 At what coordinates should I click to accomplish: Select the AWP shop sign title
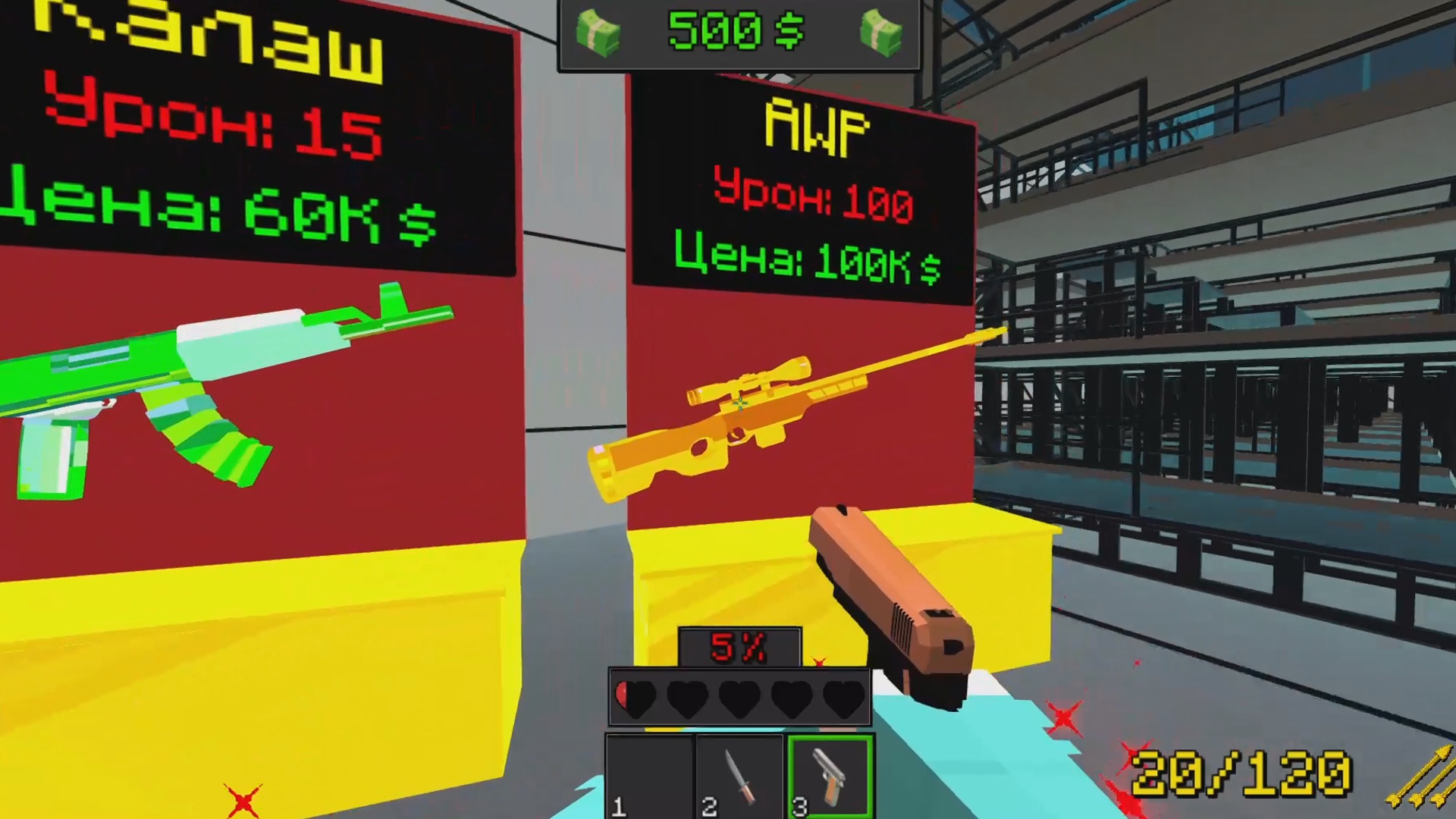tap(817, 126)
